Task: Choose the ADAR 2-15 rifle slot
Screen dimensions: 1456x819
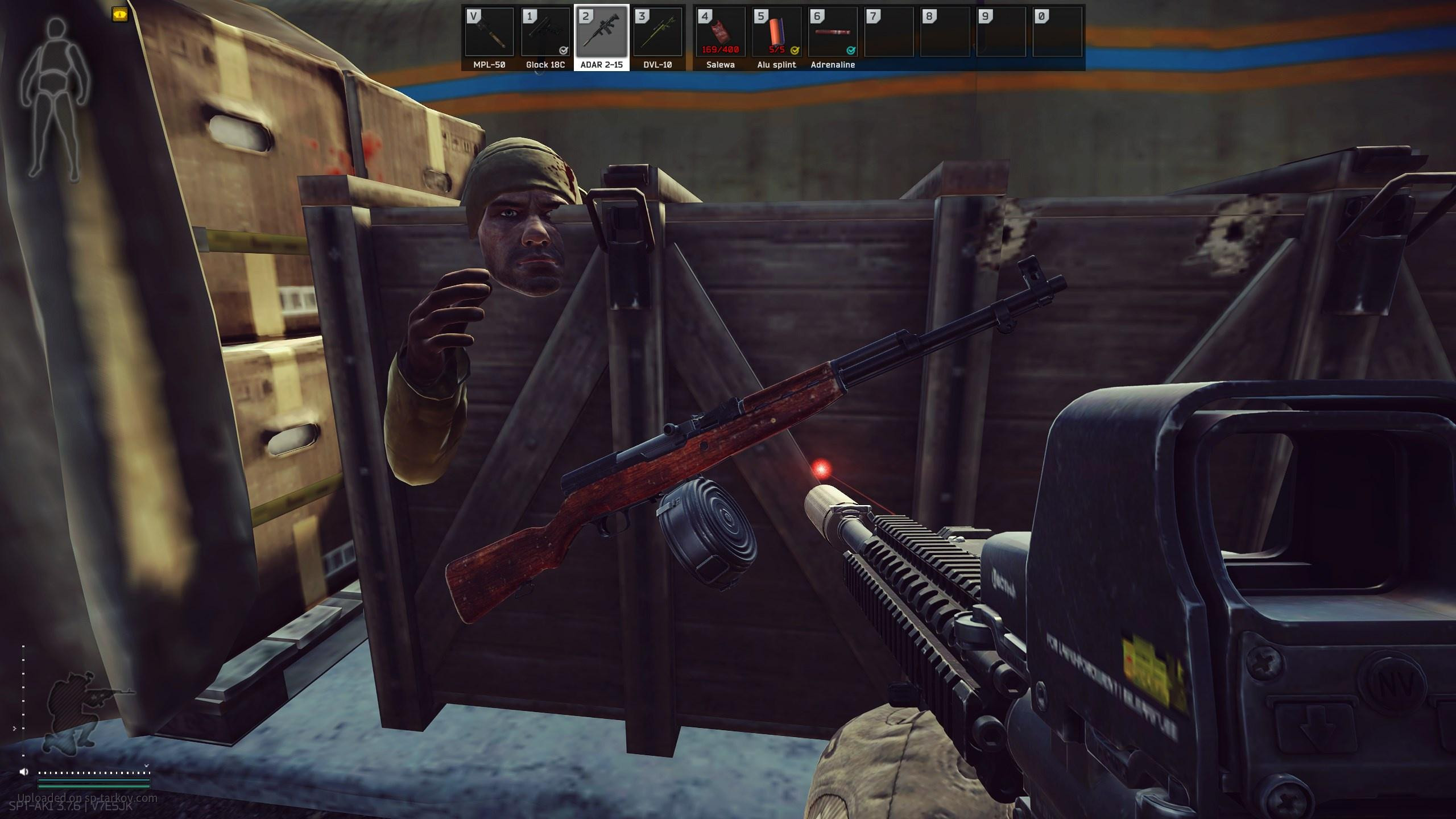Action: tap(602, 33)
